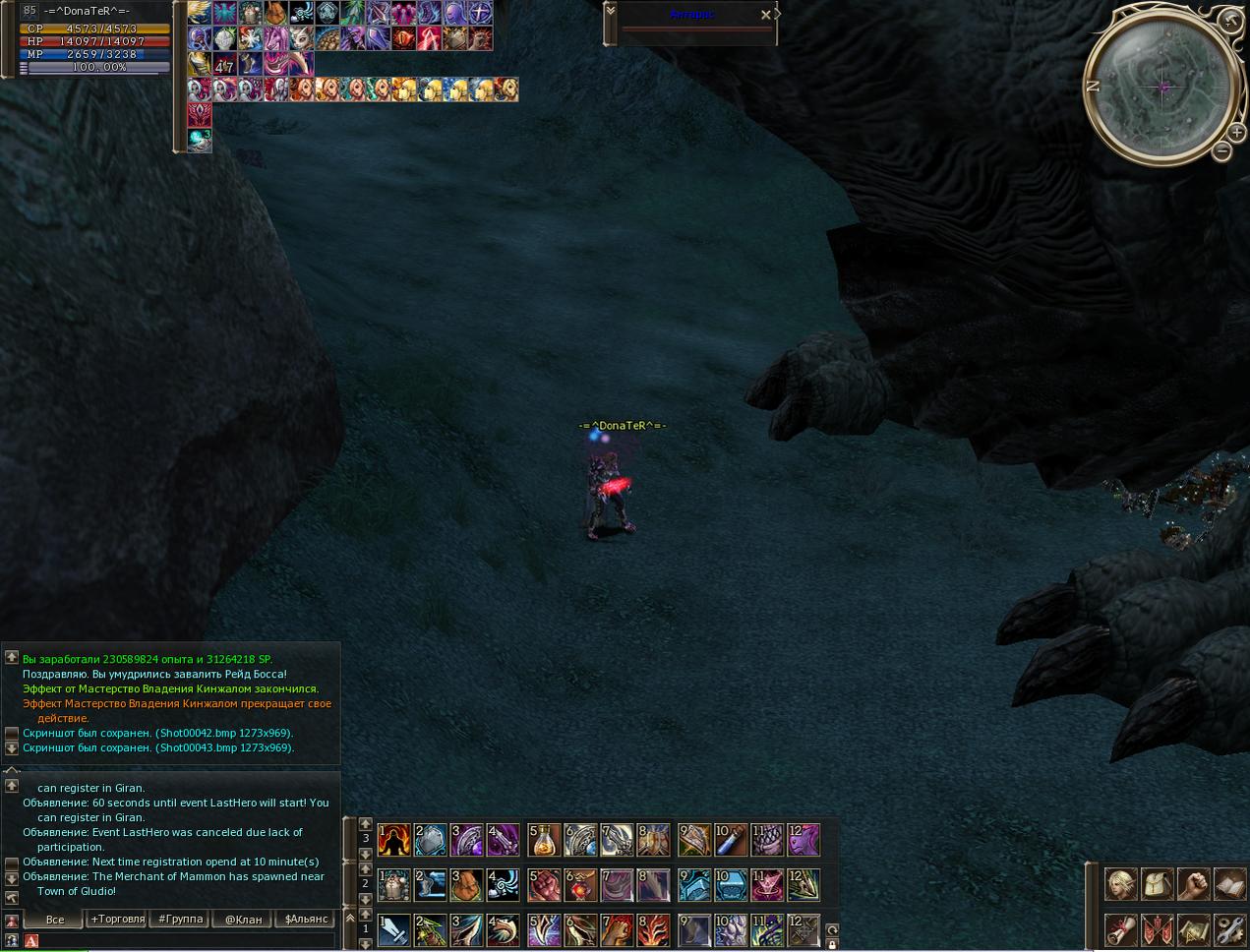Screen dimensions: 1250x952
Task: Close the Антарас target window
Action: point(766,15)
